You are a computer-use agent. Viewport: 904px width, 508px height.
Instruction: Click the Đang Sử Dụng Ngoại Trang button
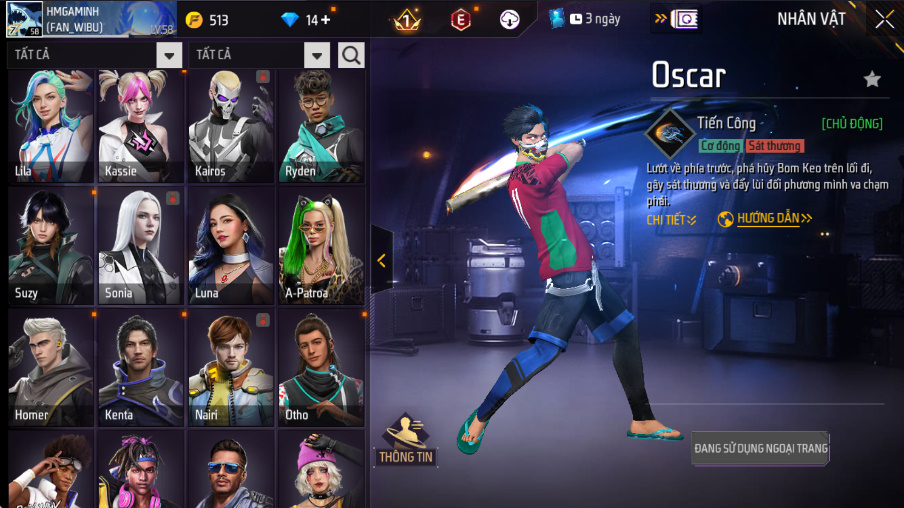point(760,449)
